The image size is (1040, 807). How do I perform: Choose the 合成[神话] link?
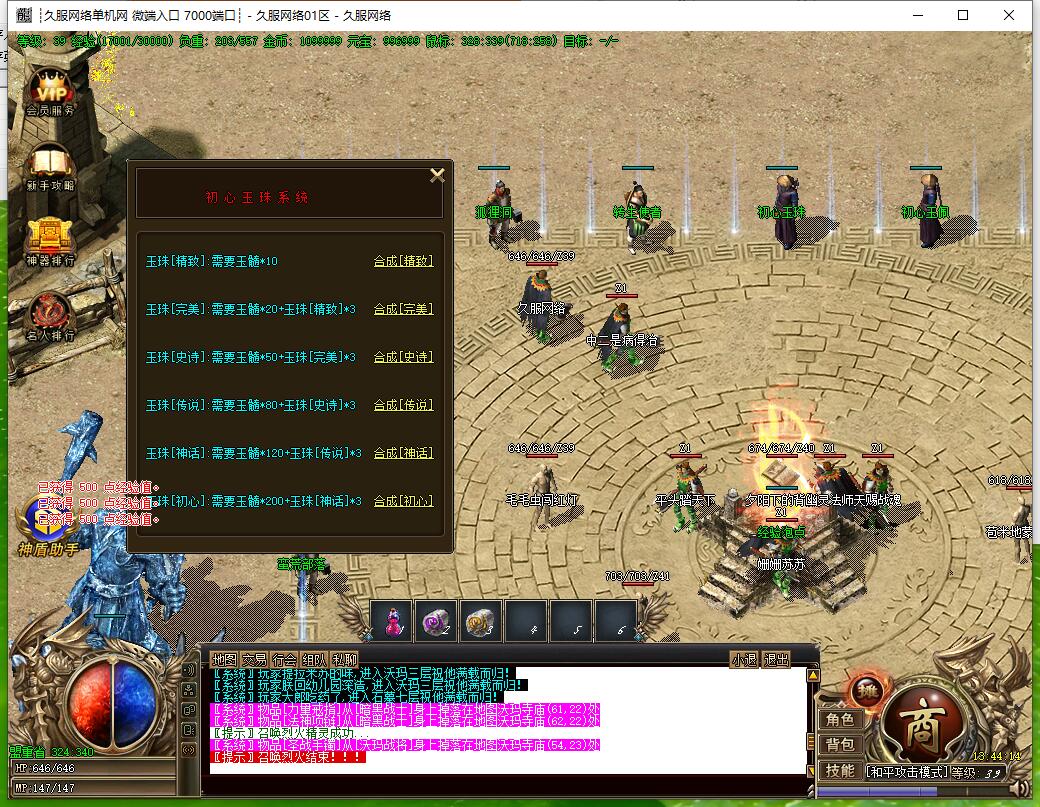click(403, 453)
